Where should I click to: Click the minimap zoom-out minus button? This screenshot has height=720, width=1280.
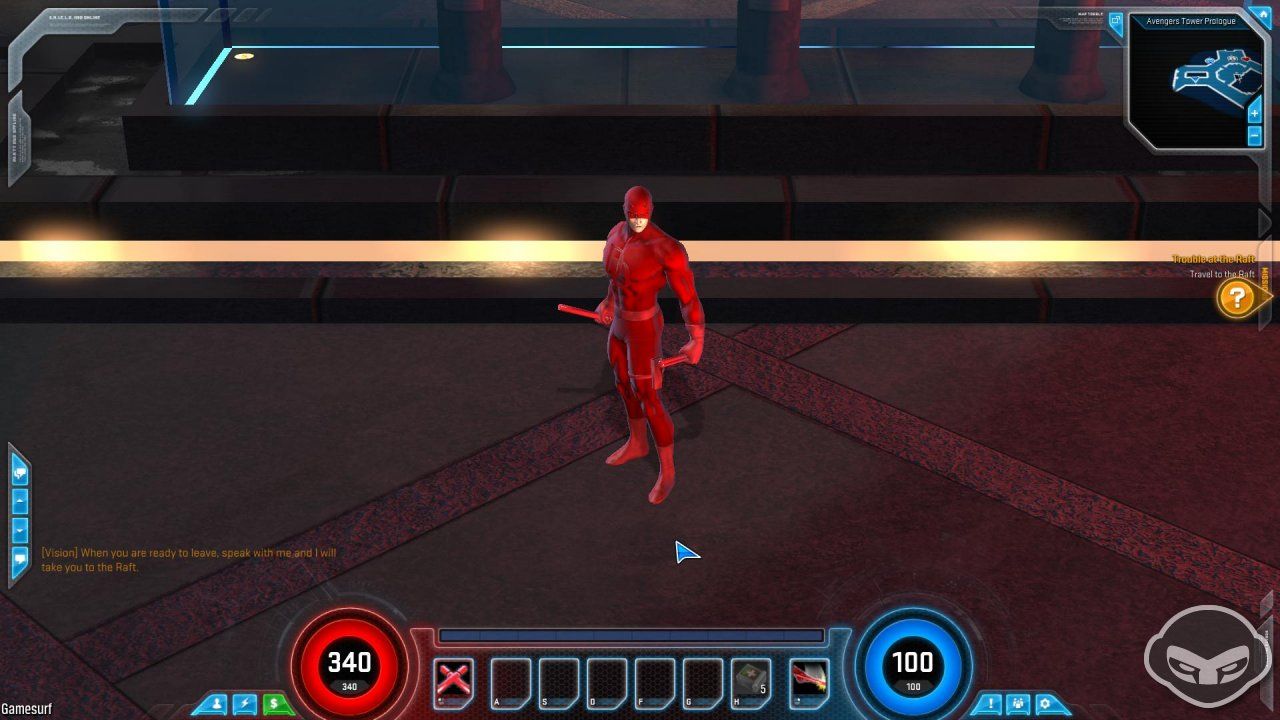pos(1253,135)
